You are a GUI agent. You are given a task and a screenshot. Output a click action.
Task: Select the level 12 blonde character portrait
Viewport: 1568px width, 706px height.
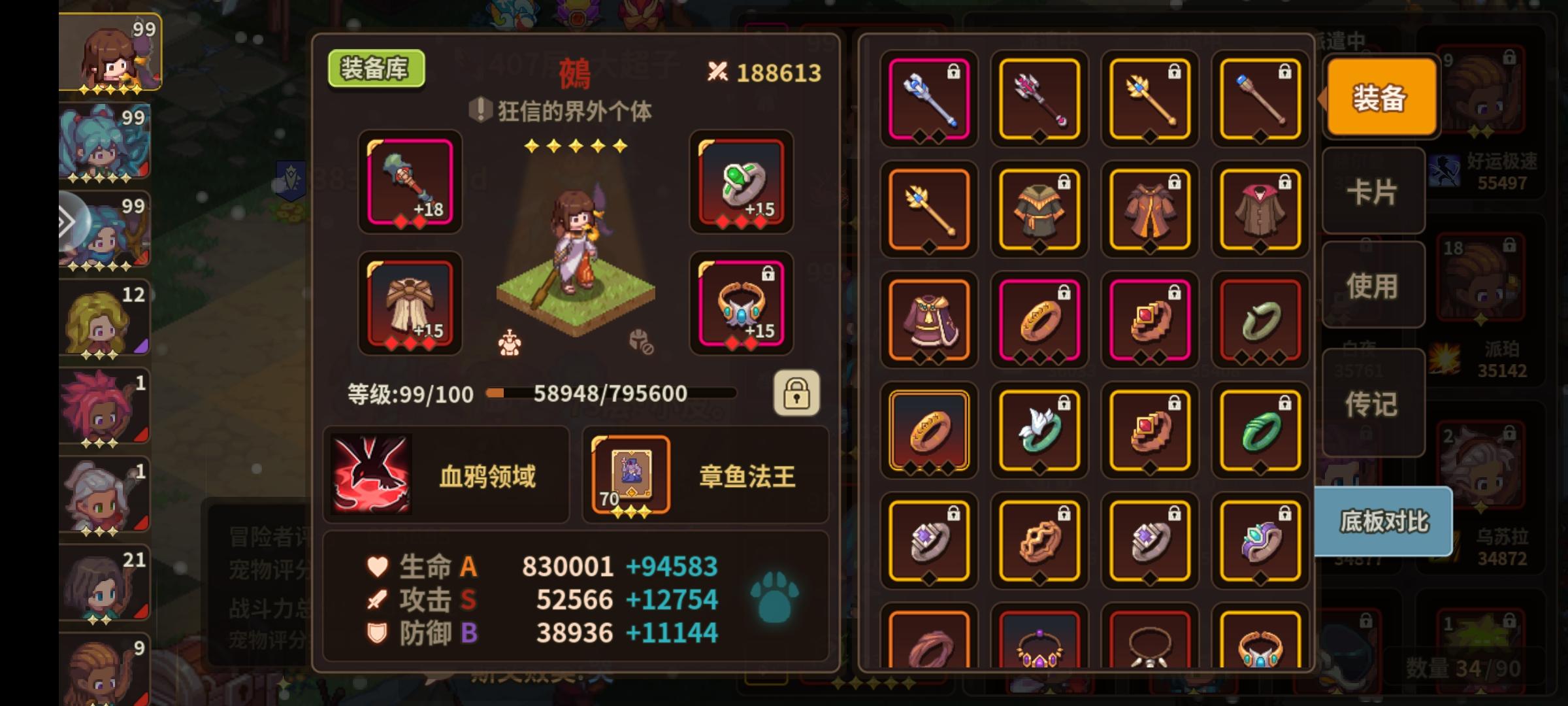coord(105,317)
